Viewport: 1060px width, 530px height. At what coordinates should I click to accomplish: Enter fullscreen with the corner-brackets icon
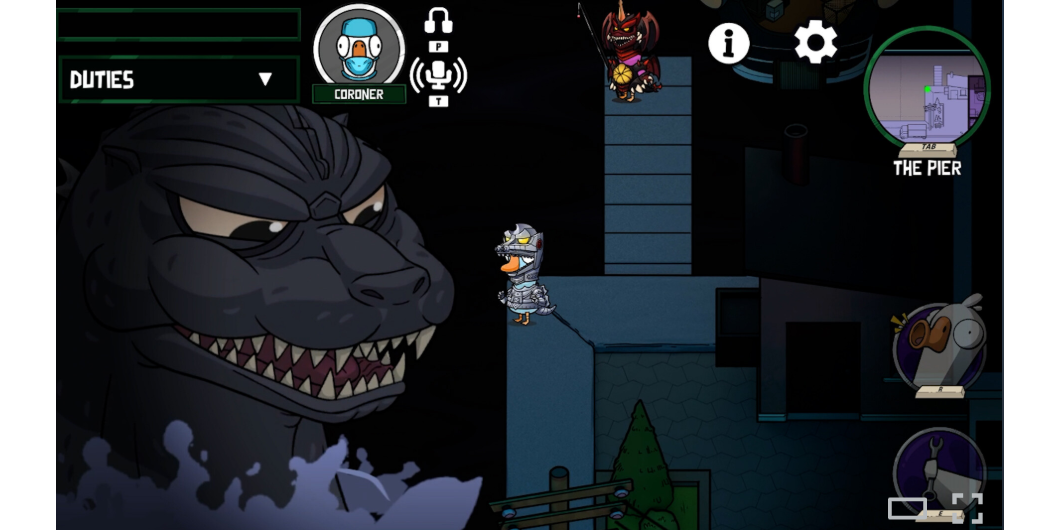point(967,508)
